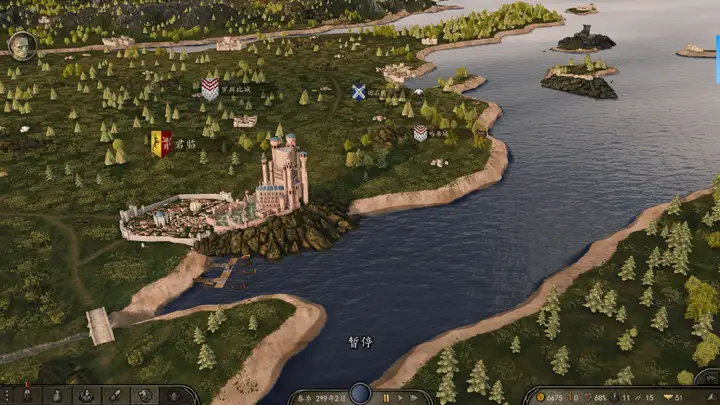Open the inventory pouch icon
The width and height of the screenshot is (720, 405).
[x=58, y=396]
